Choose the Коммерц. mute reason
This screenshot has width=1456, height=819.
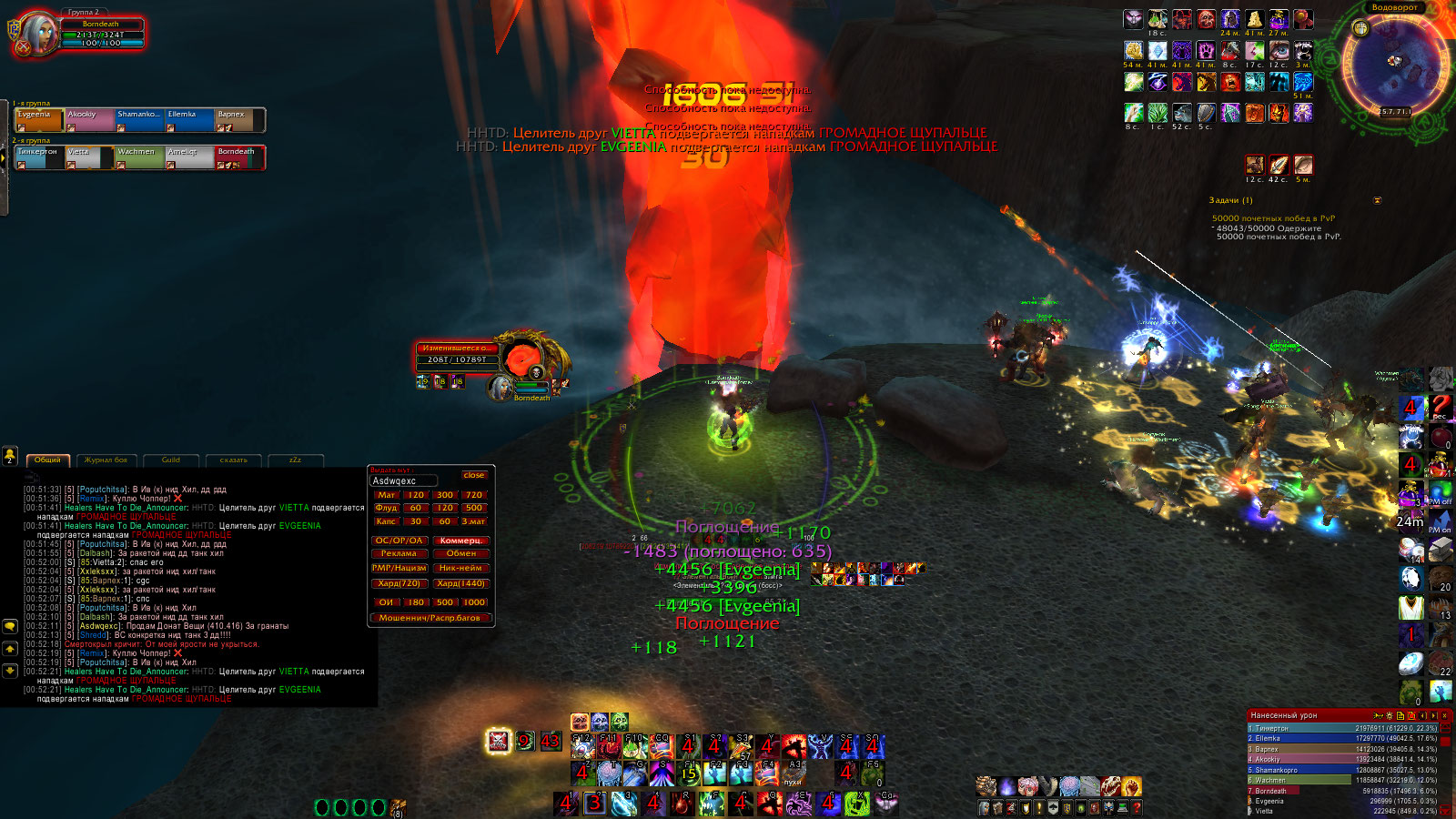(x=460, y=541)
